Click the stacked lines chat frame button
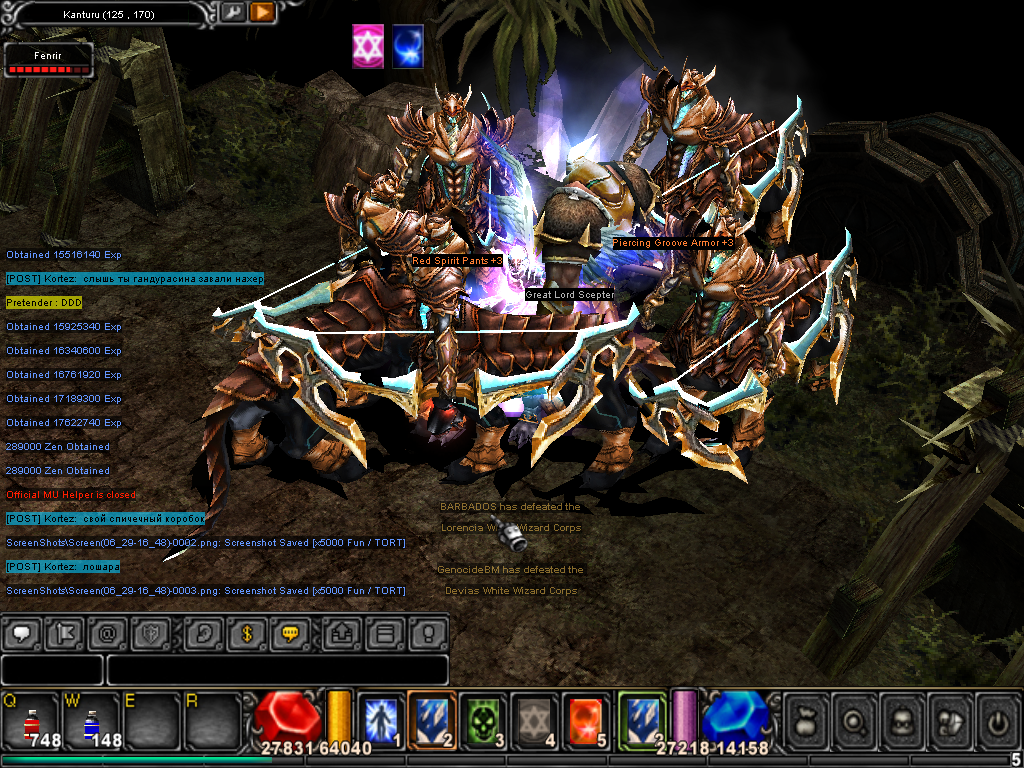The width and height of the screenshot is (1024, 768). coord(384,633)
